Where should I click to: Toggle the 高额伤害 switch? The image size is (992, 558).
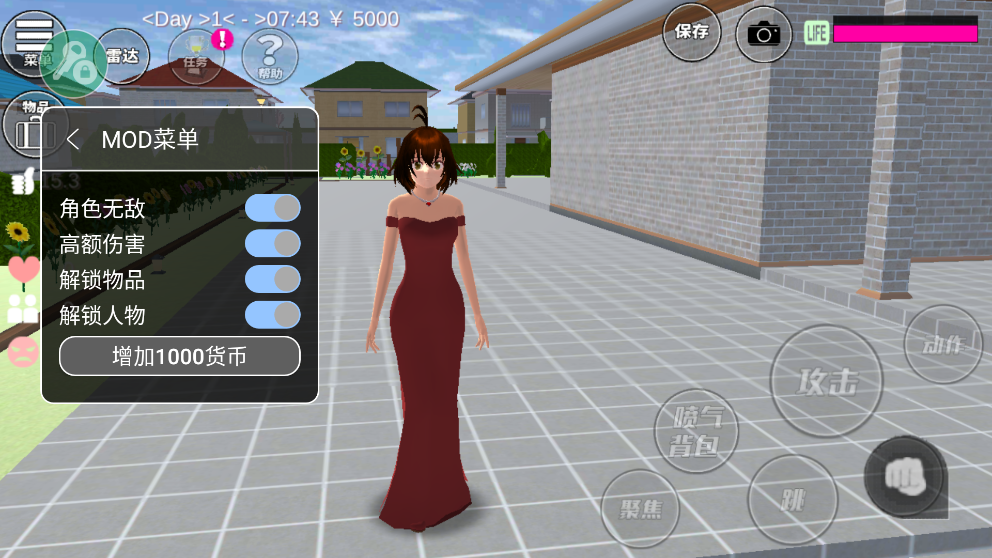click(272, 243)
